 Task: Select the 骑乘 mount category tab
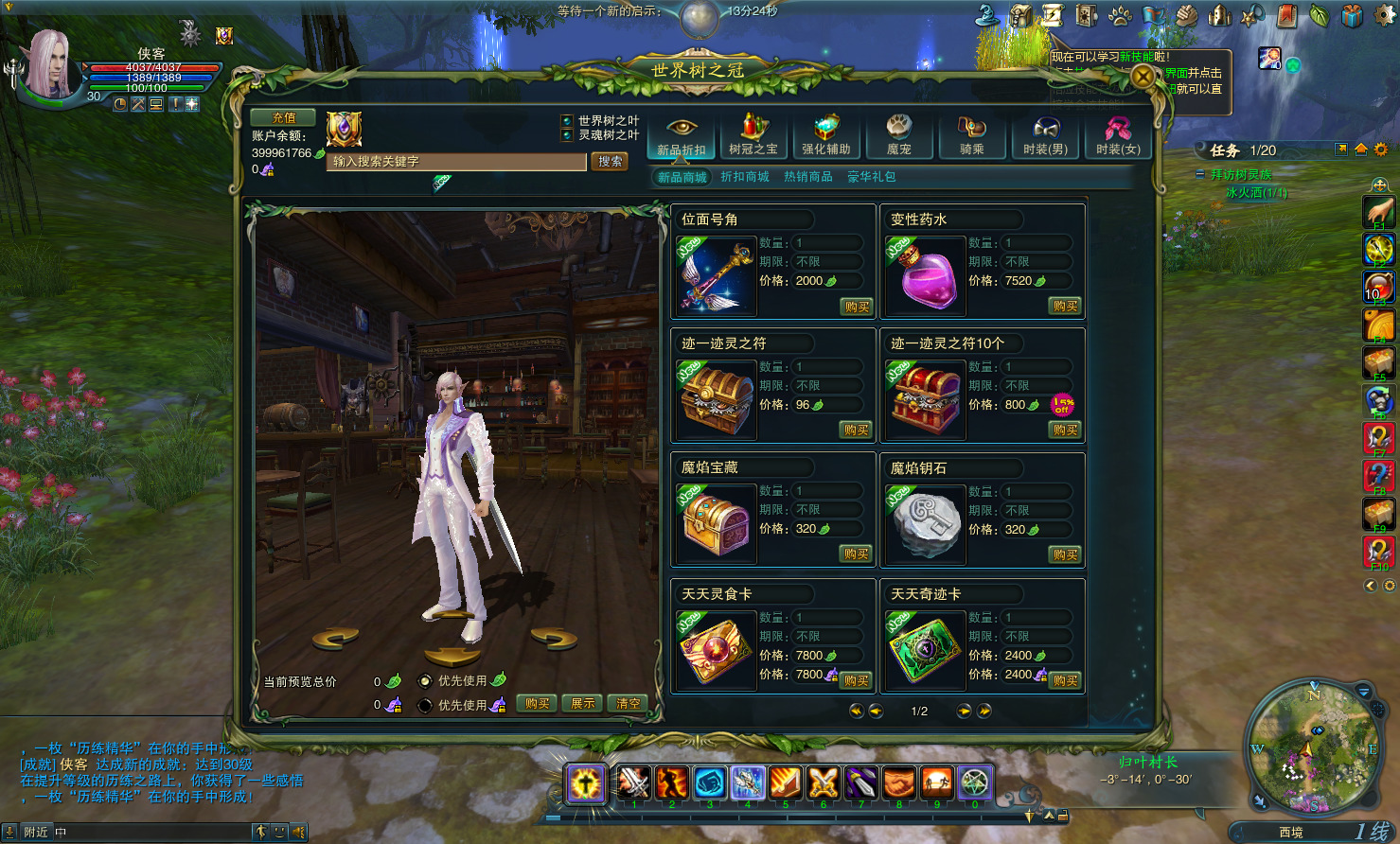coord(972,135)
